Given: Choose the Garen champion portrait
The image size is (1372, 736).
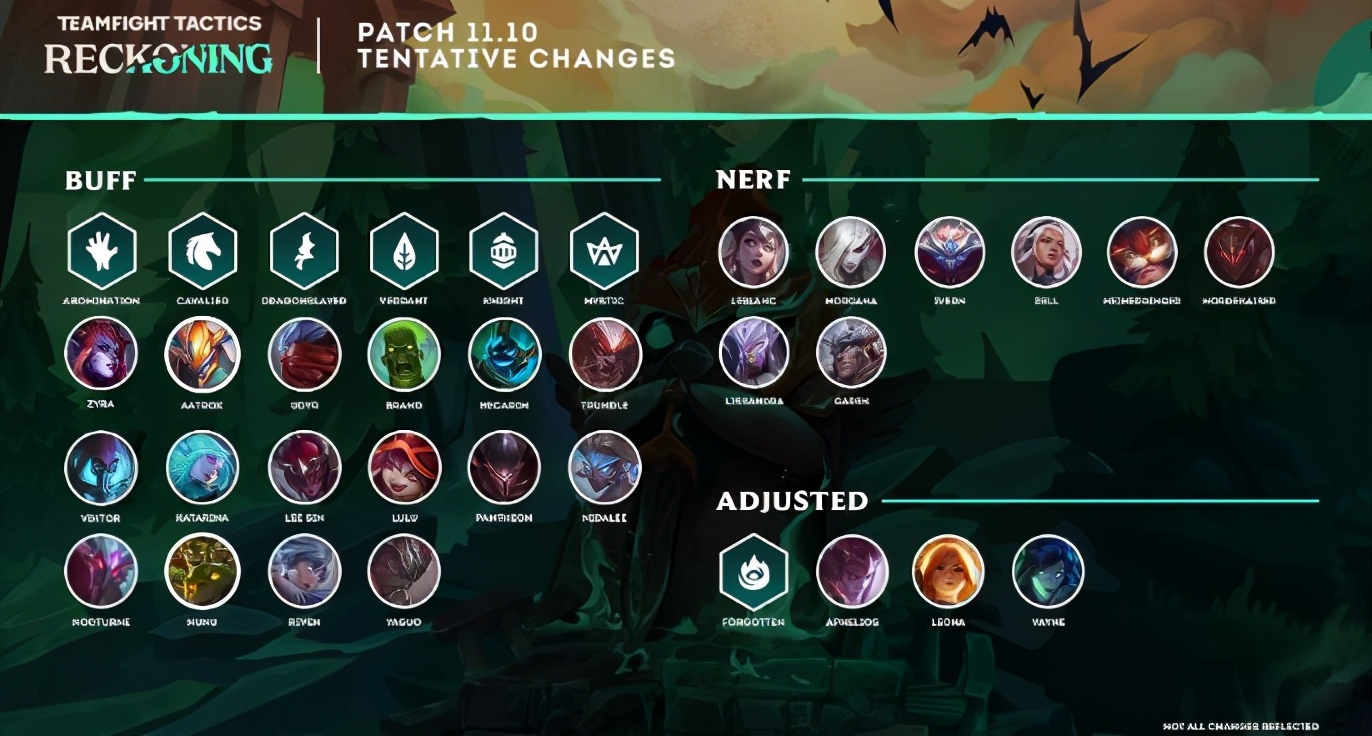Looking at the screenshot, I should pos(851,352).
